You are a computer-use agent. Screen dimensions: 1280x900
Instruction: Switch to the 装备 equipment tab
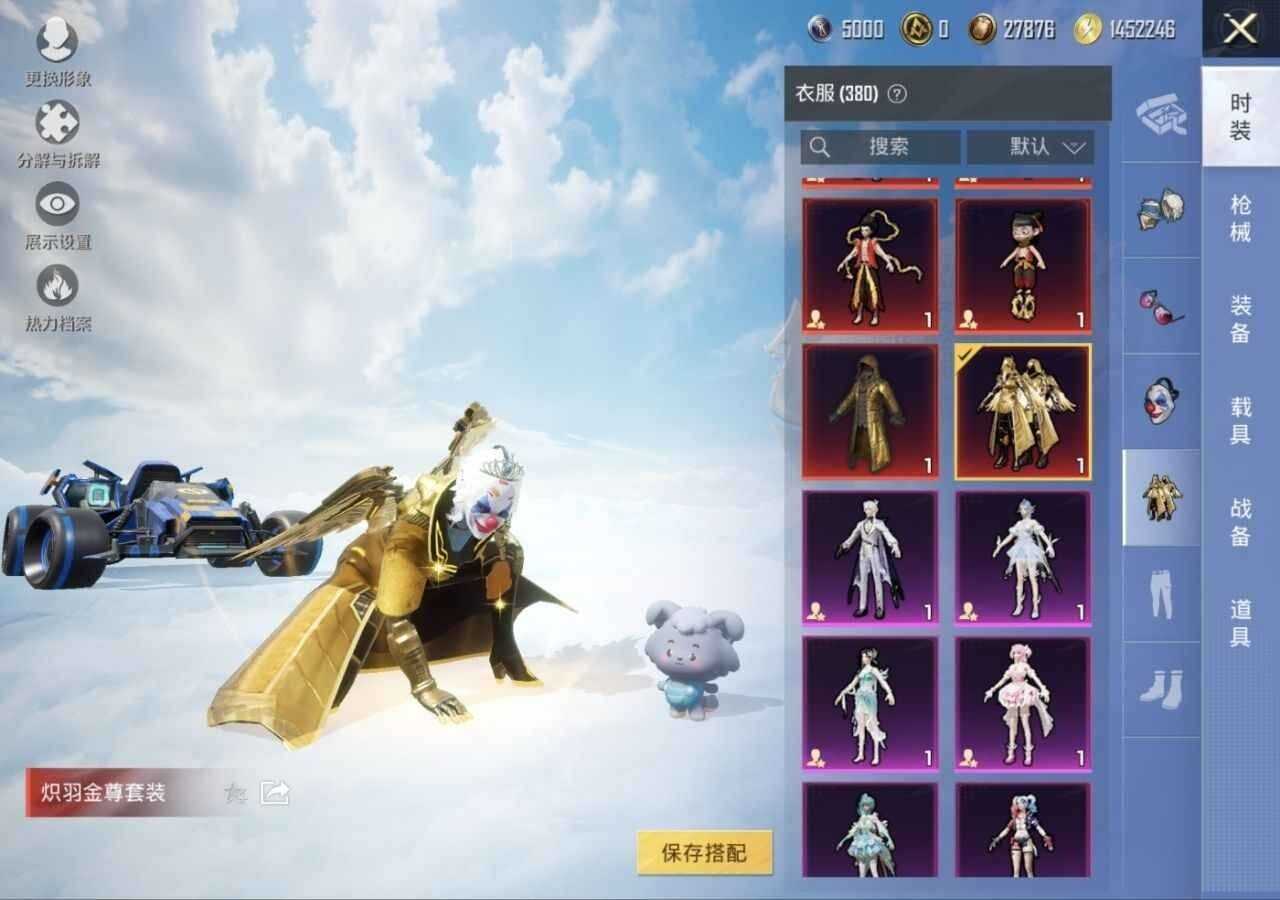click(1240, 318)
